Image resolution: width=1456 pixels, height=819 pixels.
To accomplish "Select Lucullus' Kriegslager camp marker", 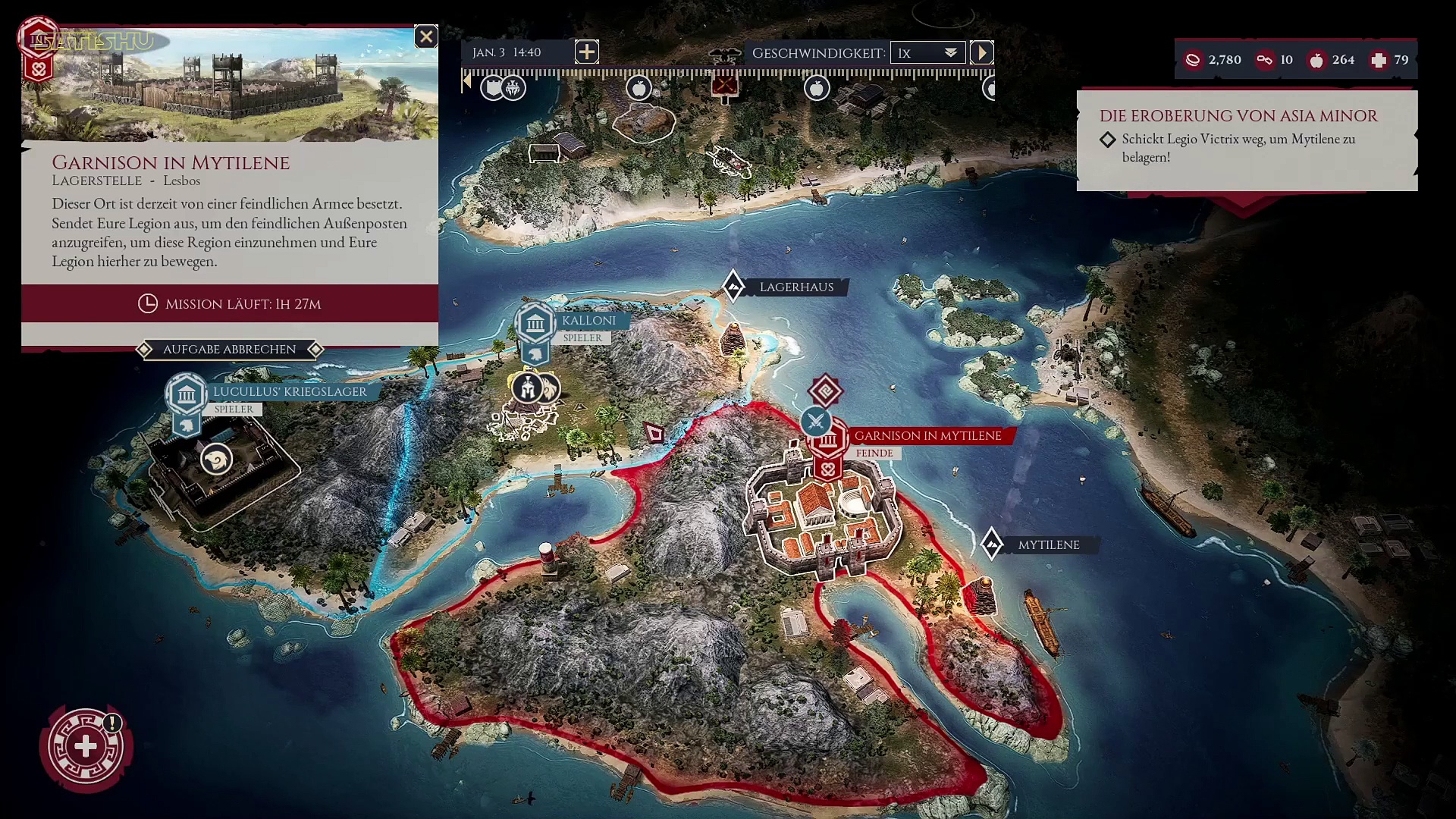I will [x=187, y=395].
